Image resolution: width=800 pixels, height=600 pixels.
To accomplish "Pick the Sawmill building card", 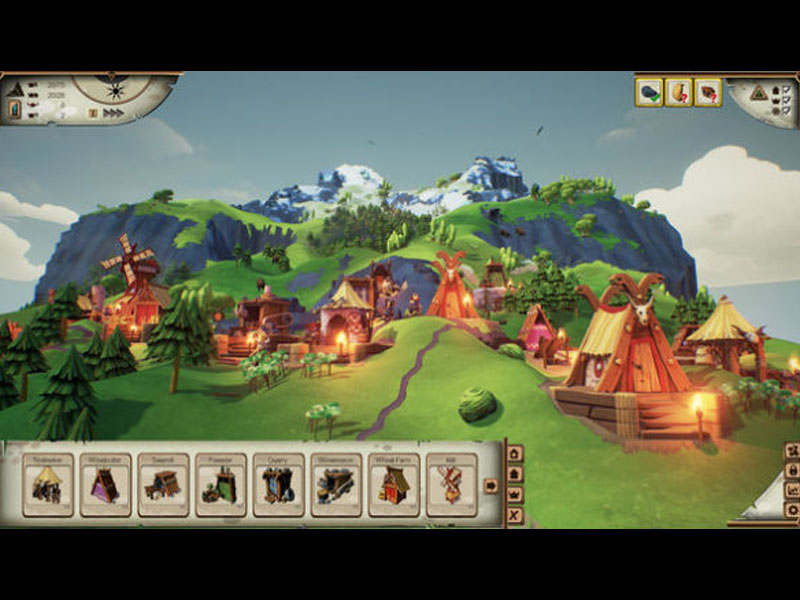I will 164,485.
